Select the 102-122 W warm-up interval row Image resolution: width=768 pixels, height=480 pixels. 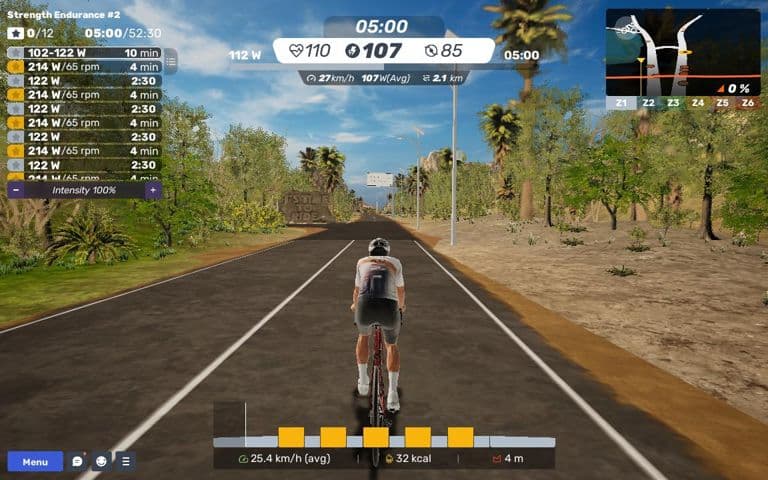(x=84, y=53)
